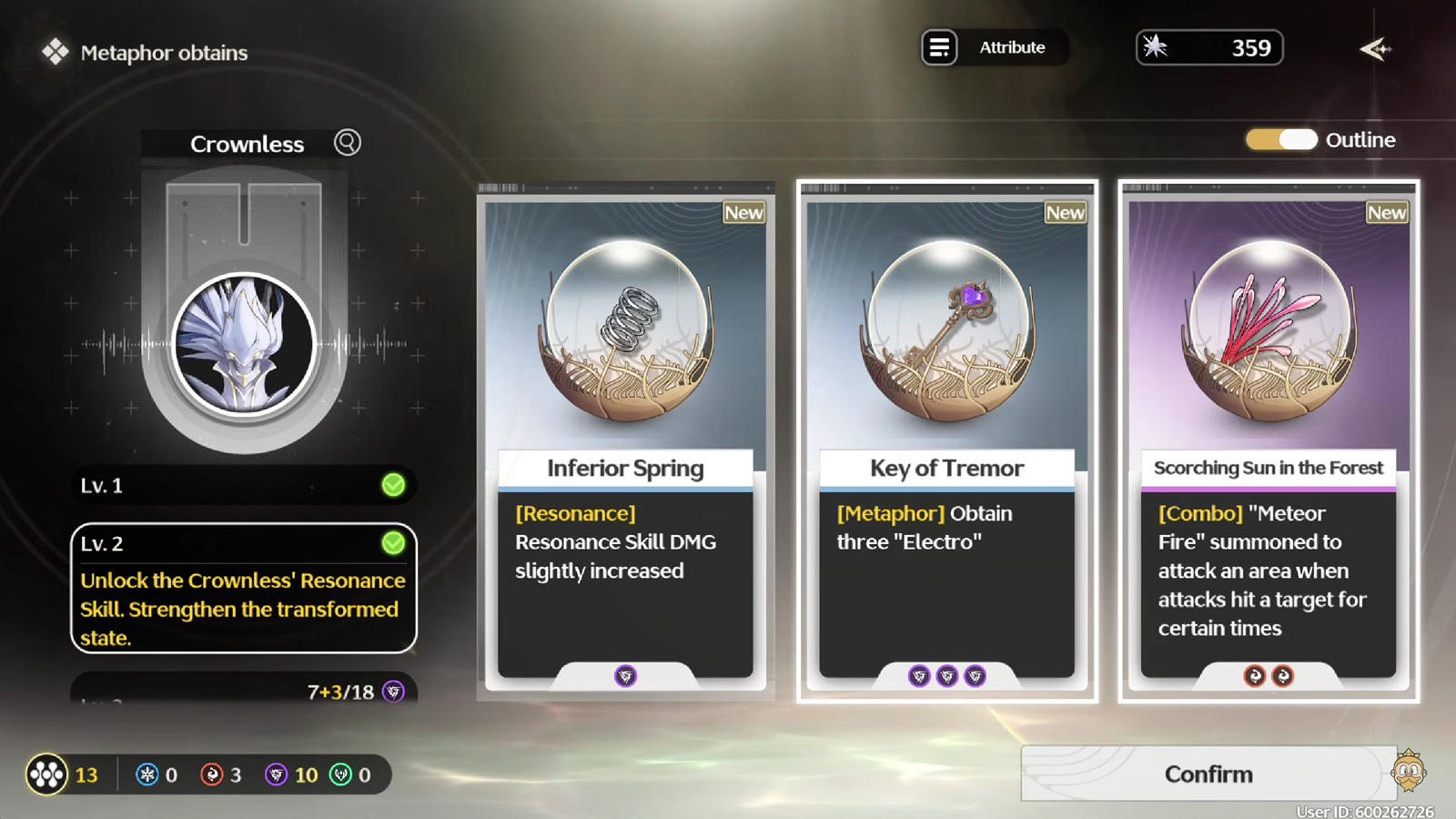Viewport: 1456px width, 819px height.
Task: Open the Attribute panel
Action: pos(994,47)
